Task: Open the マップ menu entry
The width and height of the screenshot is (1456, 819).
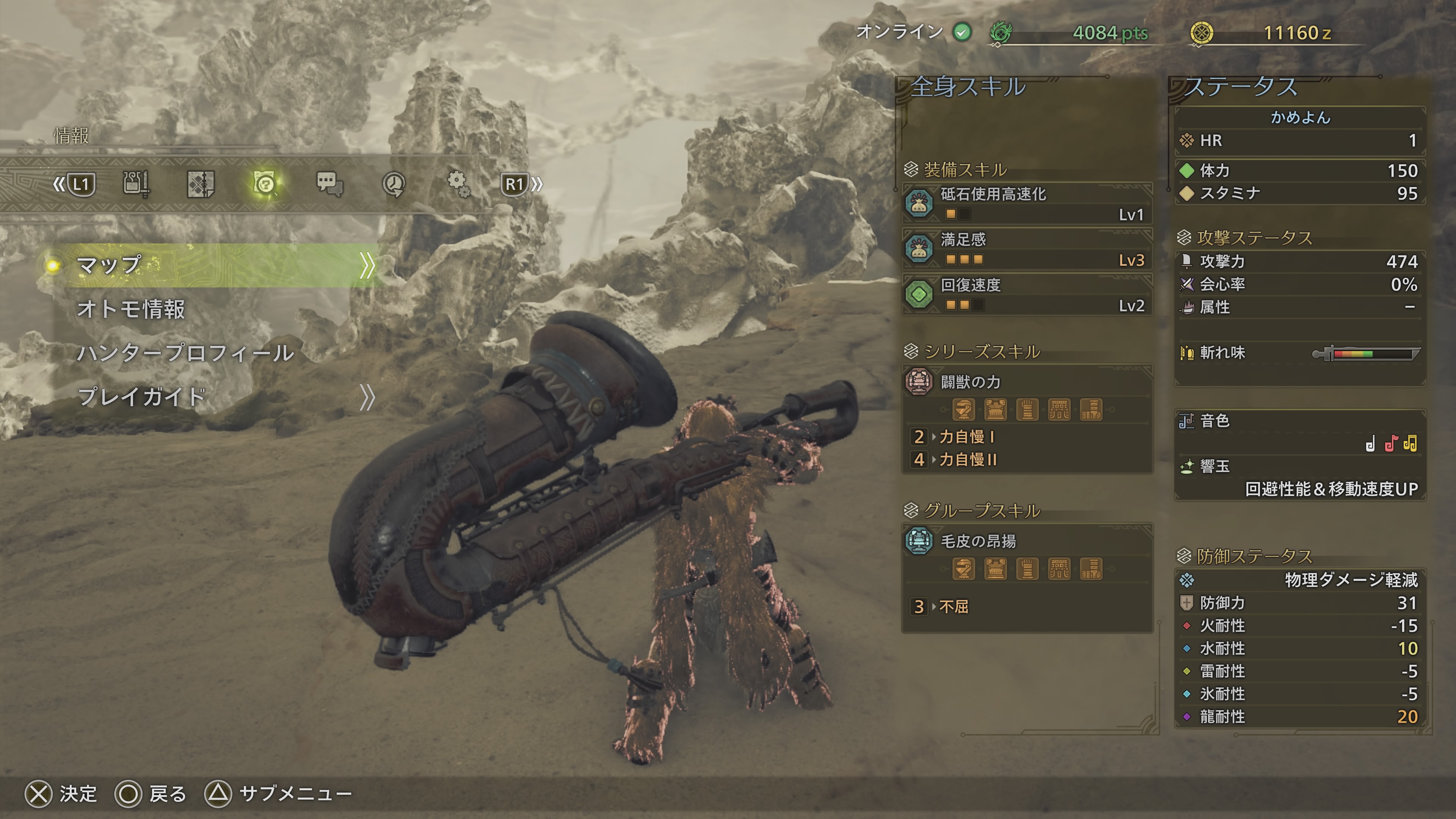Action: (215, 265)
